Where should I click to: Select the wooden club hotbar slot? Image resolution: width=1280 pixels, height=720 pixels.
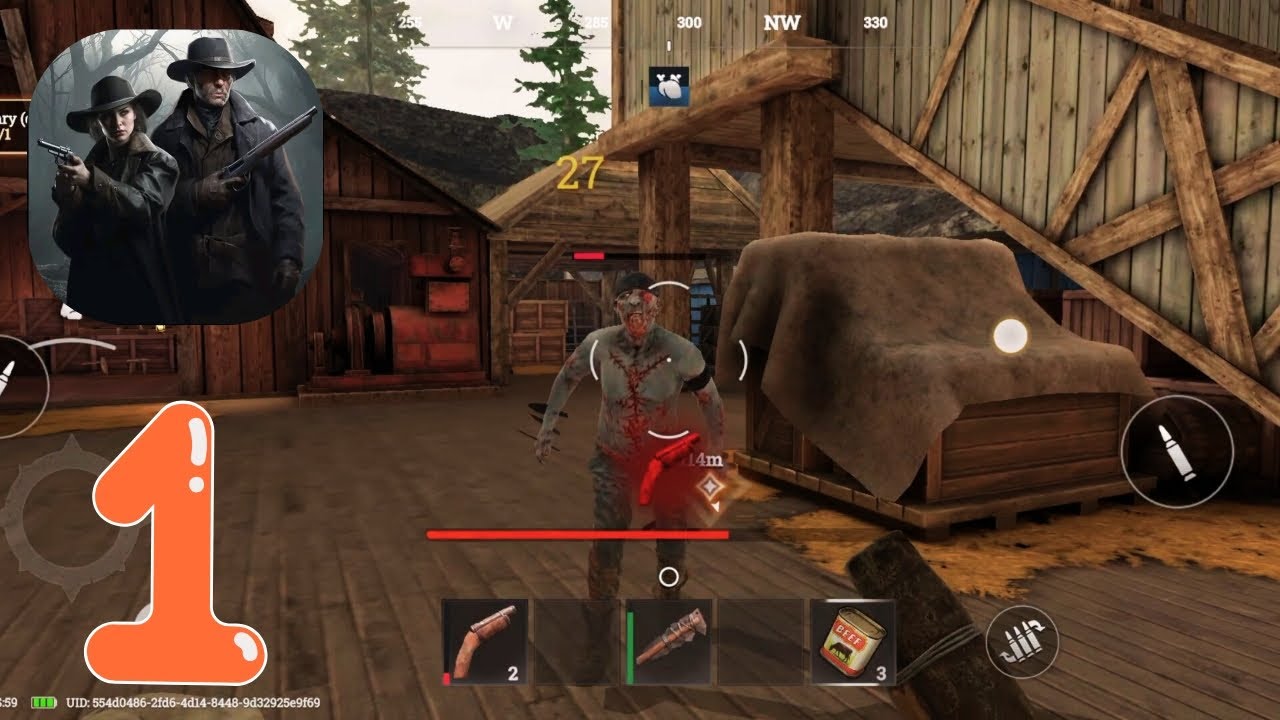(x=669, y=642)
